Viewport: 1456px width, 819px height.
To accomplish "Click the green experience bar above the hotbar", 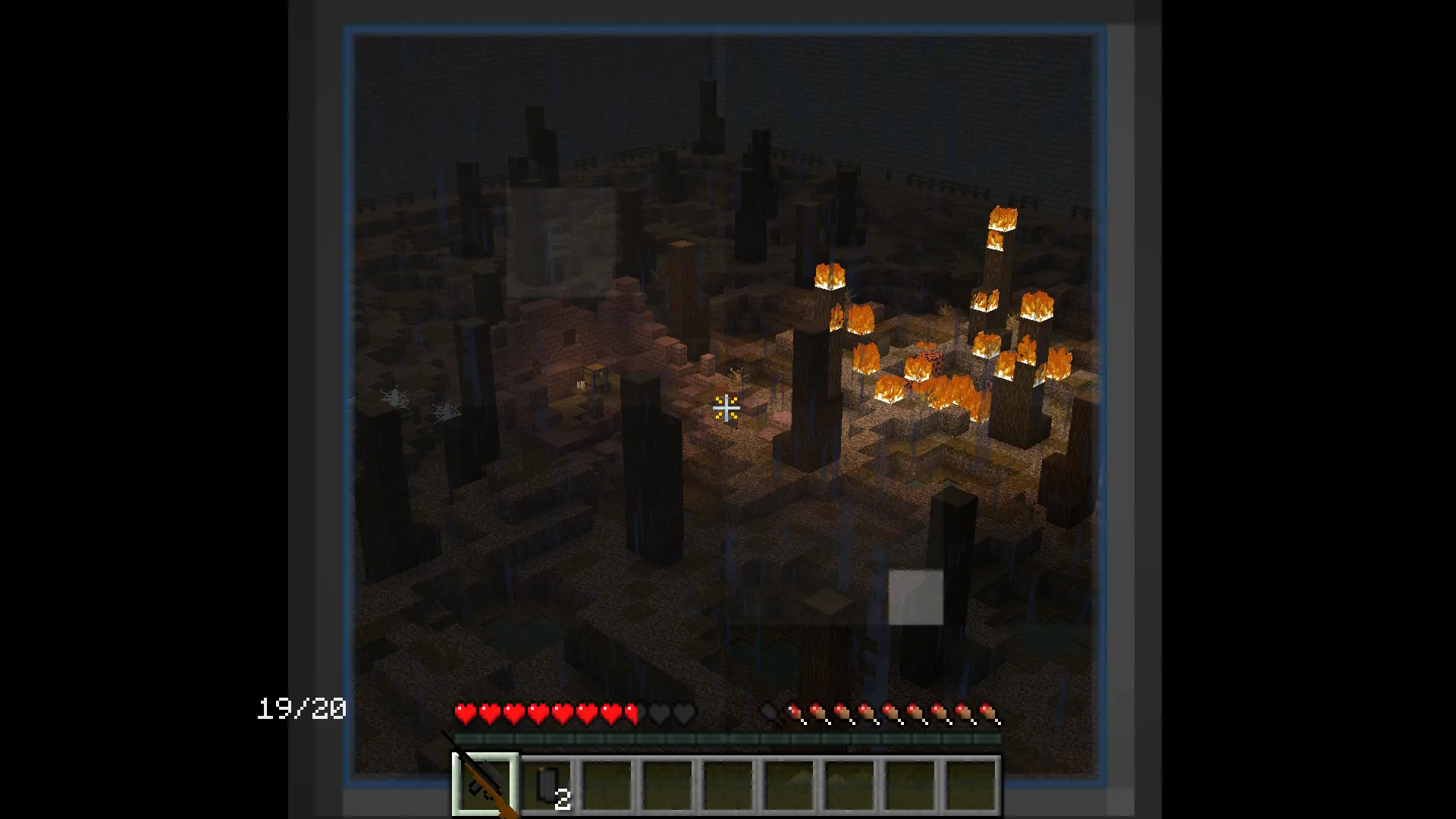I will tap(726, 737).
